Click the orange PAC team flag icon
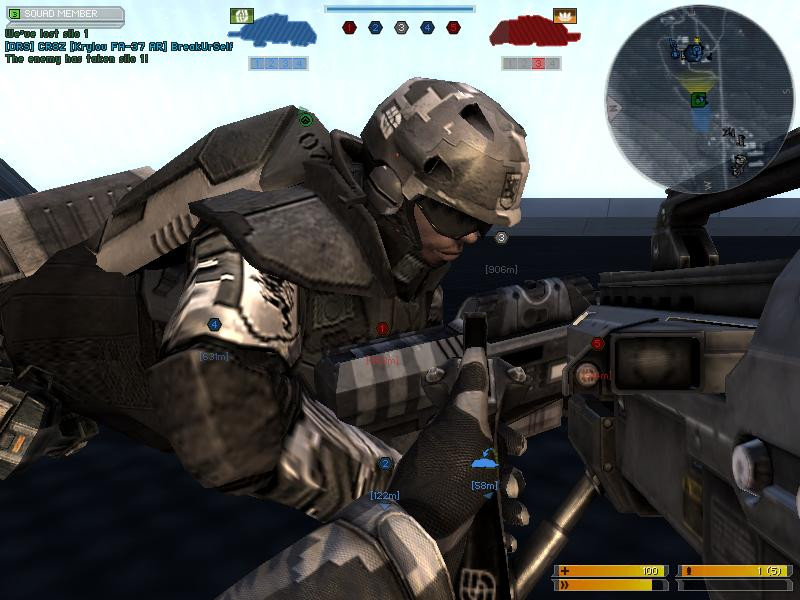Image resolution: width=800 pixels, height=600 pixels. tap(565, 16)
